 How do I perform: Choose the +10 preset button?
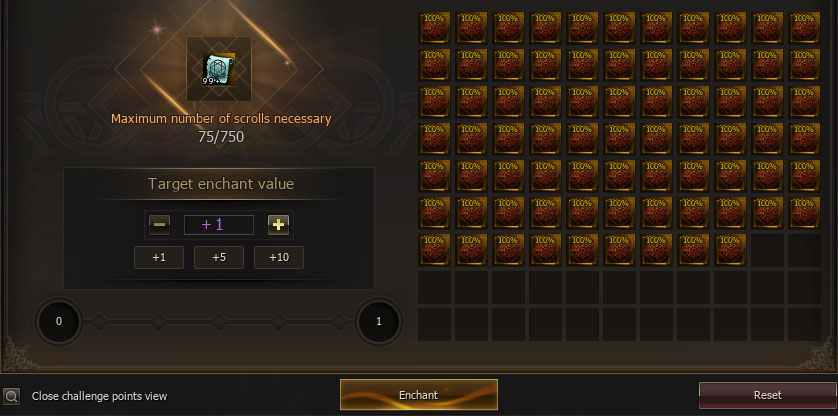pos(278,257)
